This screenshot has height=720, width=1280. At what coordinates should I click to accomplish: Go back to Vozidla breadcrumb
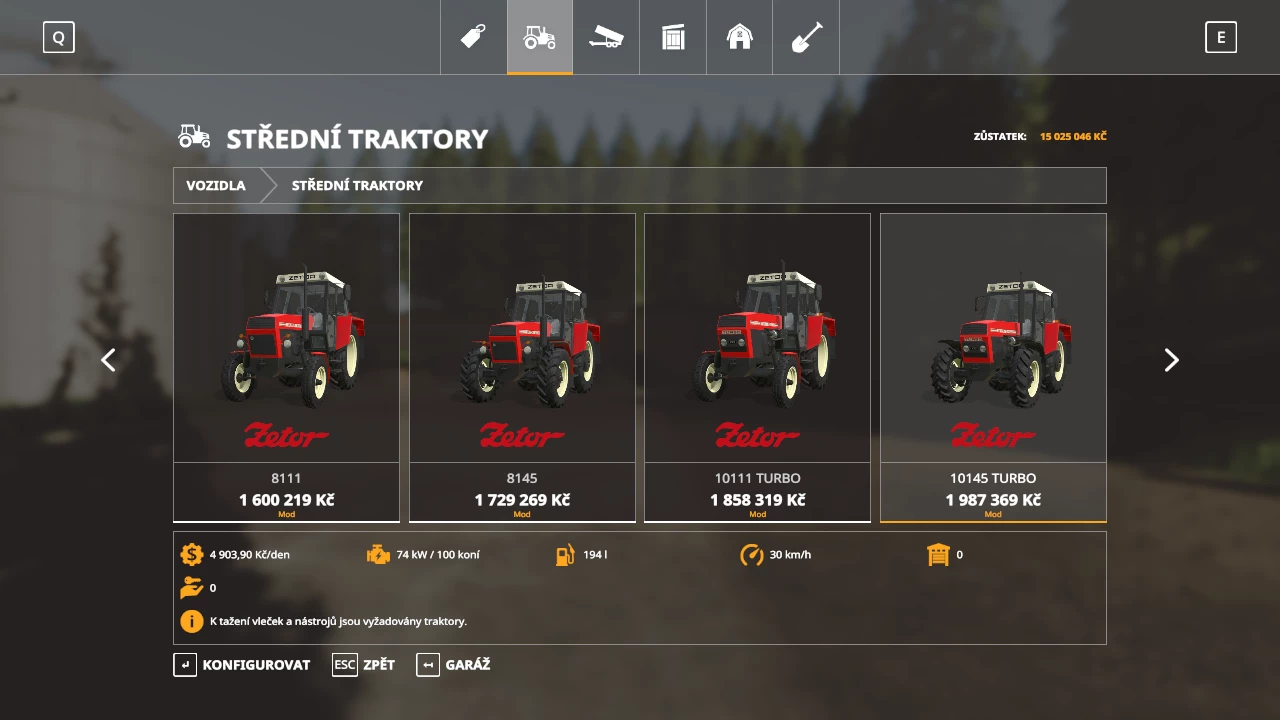click(x=216, y=186)
